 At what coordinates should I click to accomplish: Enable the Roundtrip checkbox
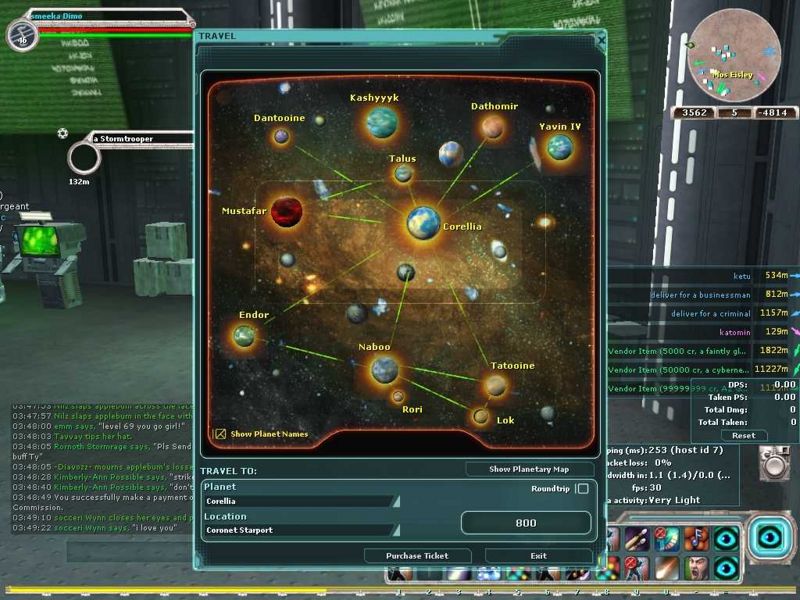point(582,489)
